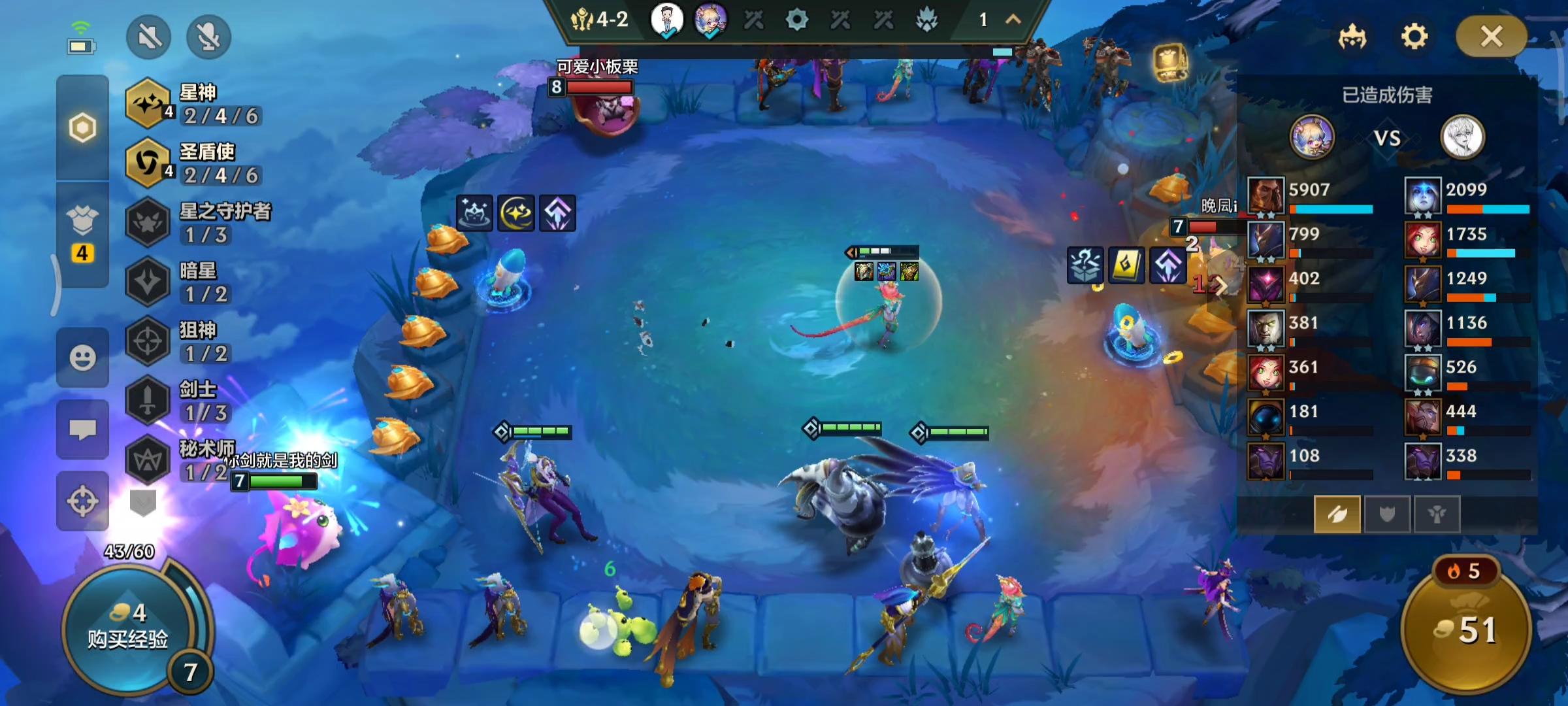This screenshot has height=706, width=1568.
Task: Switch to the damage dealt tab
Action: 1337,514
